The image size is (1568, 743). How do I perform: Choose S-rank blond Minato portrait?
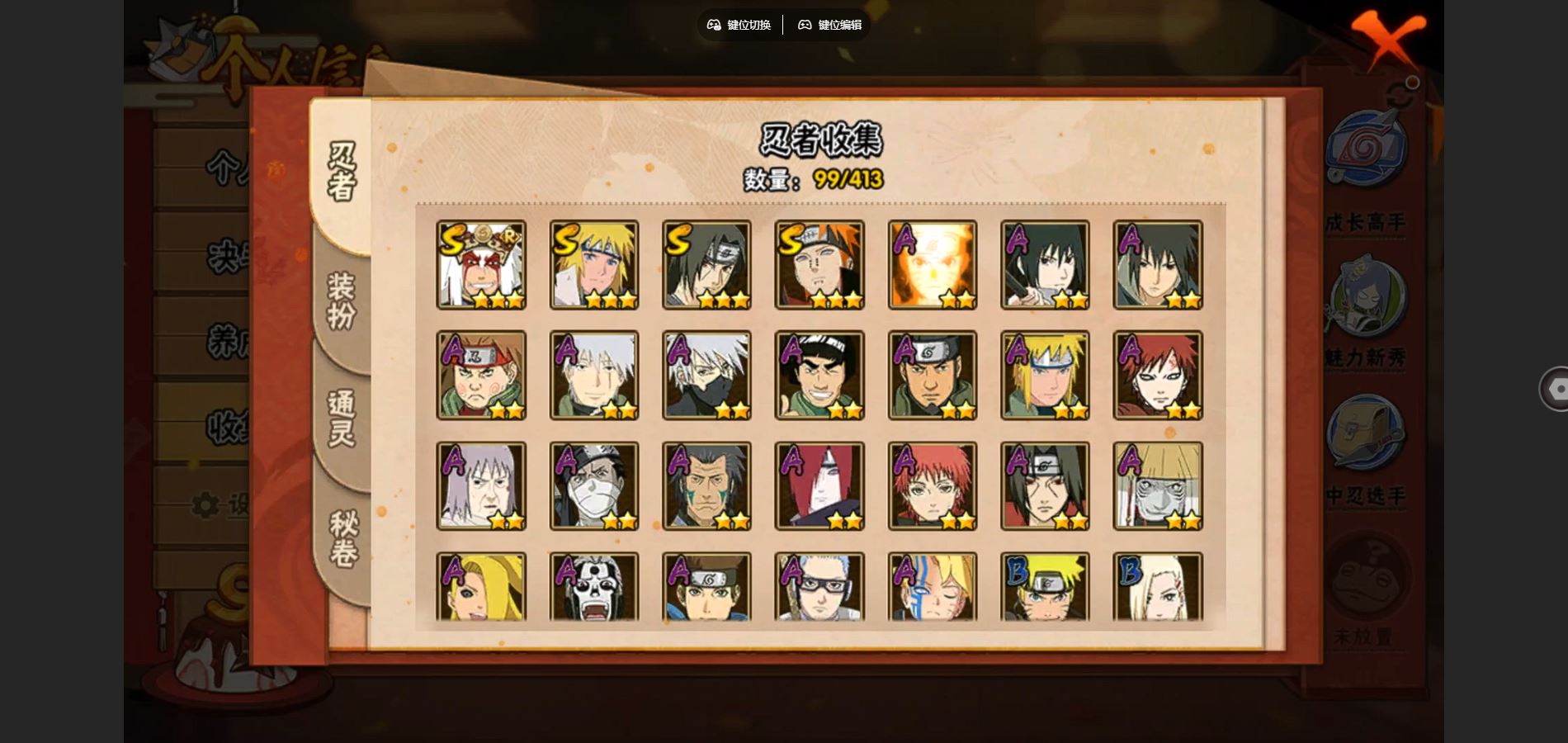[594, 265]
